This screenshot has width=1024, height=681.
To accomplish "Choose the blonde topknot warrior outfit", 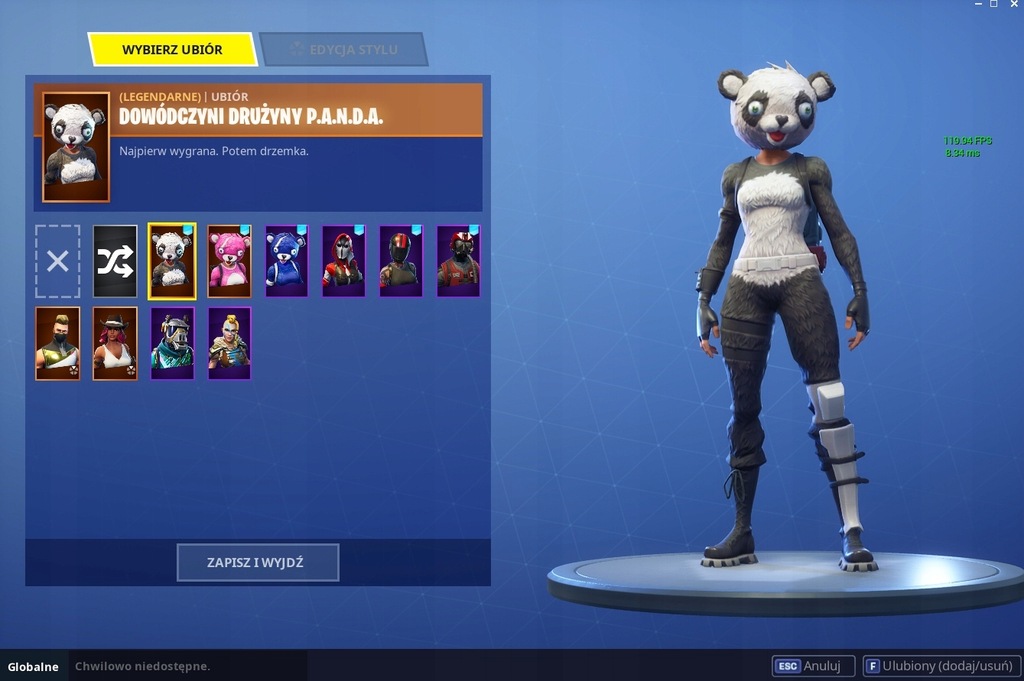I will (x=229, y=343).
